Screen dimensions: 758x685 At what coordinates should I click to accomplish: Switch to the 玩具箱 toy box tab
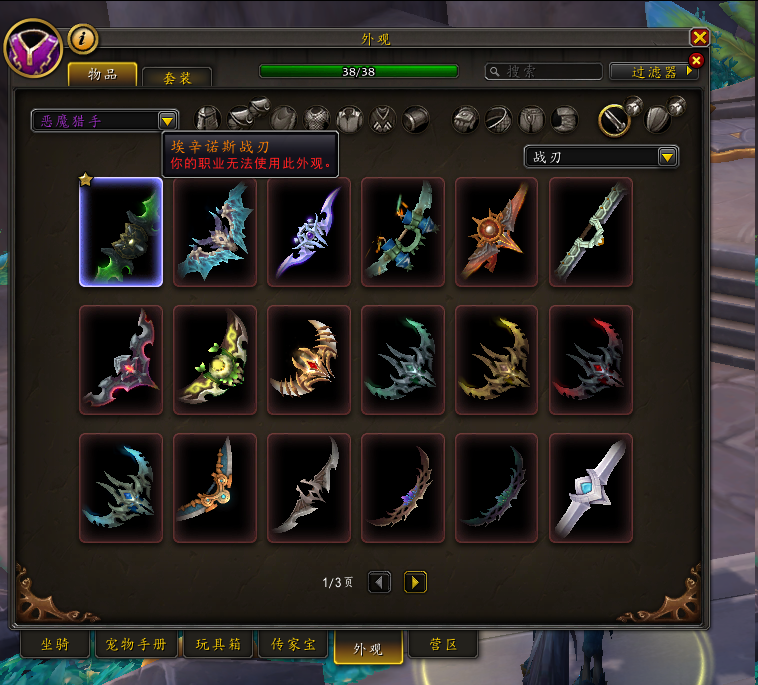(x=218, y=645)
